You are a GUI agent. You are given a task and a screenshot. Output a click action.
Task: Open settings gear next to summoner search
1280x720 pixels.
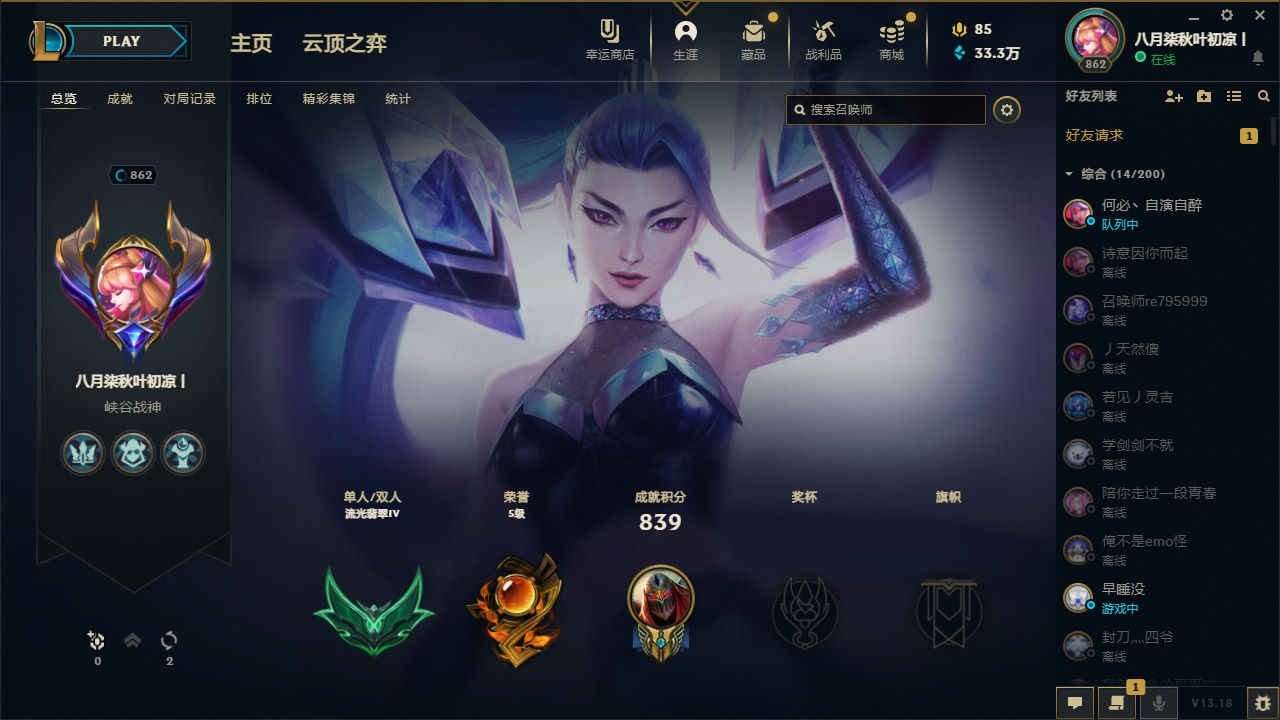[x=1007, y=110]
